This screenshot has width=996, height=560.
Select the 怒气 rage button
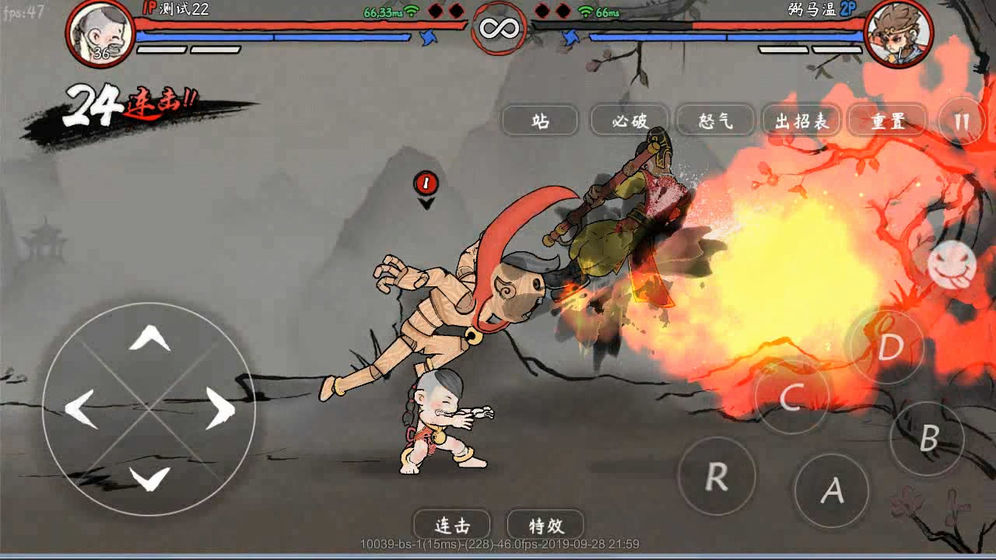pos(713,121)
